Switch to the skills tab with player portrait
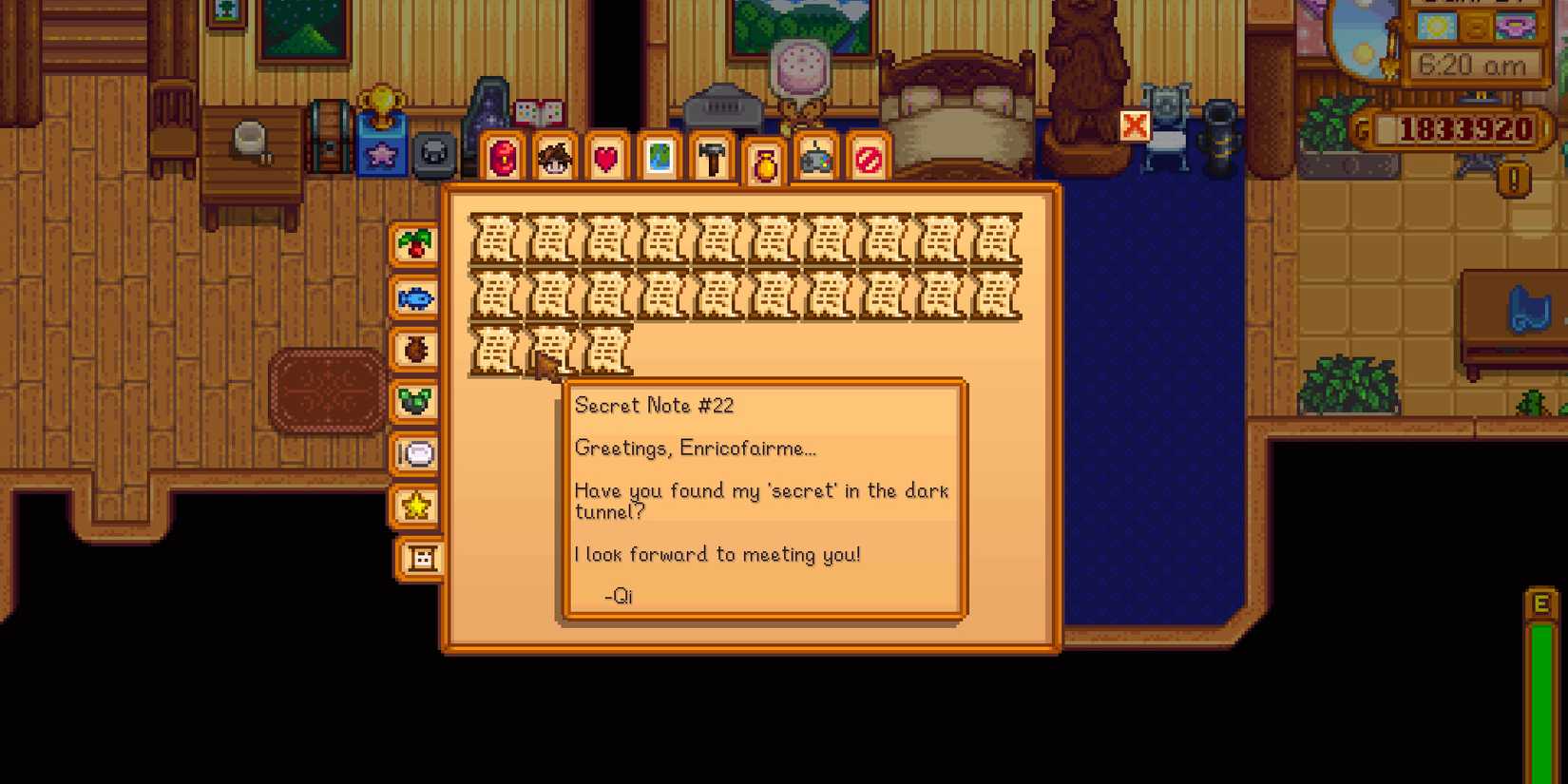Image resolution: width=1568 pixels, height=784 pixels. click(555, 159)
